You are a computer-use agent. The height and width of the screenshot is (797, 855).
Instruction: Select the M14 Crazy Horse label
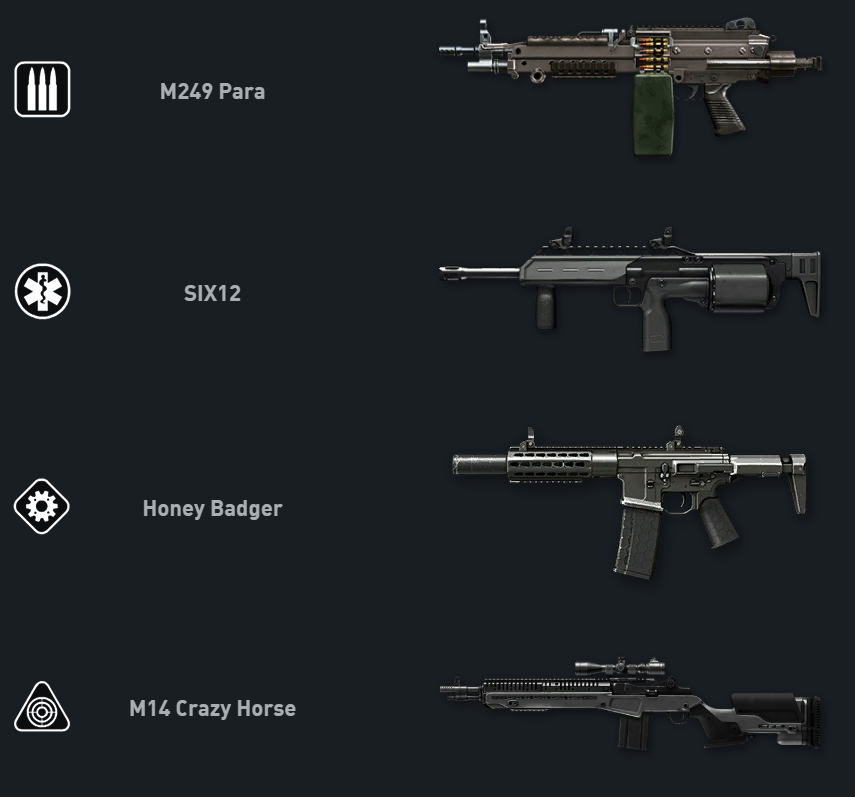pos(212,709)
